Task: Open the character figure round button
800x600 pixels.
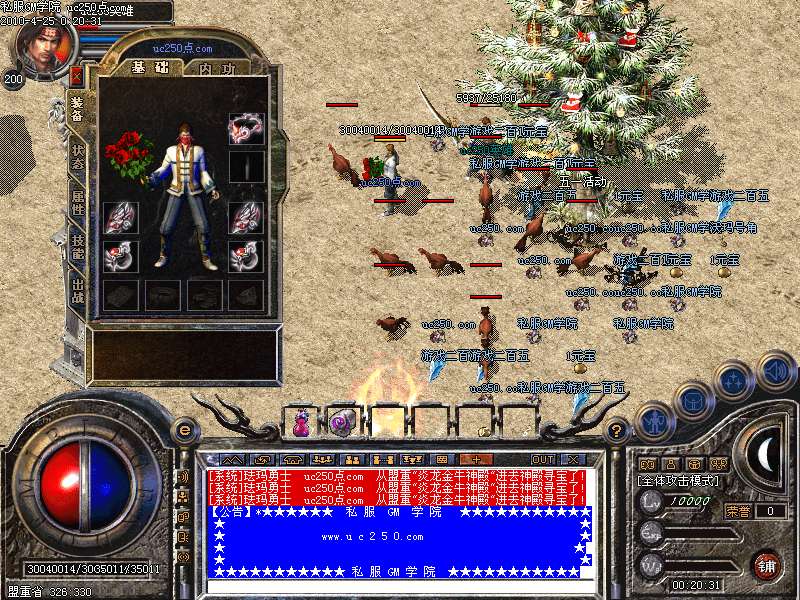Action: [652, 421]
